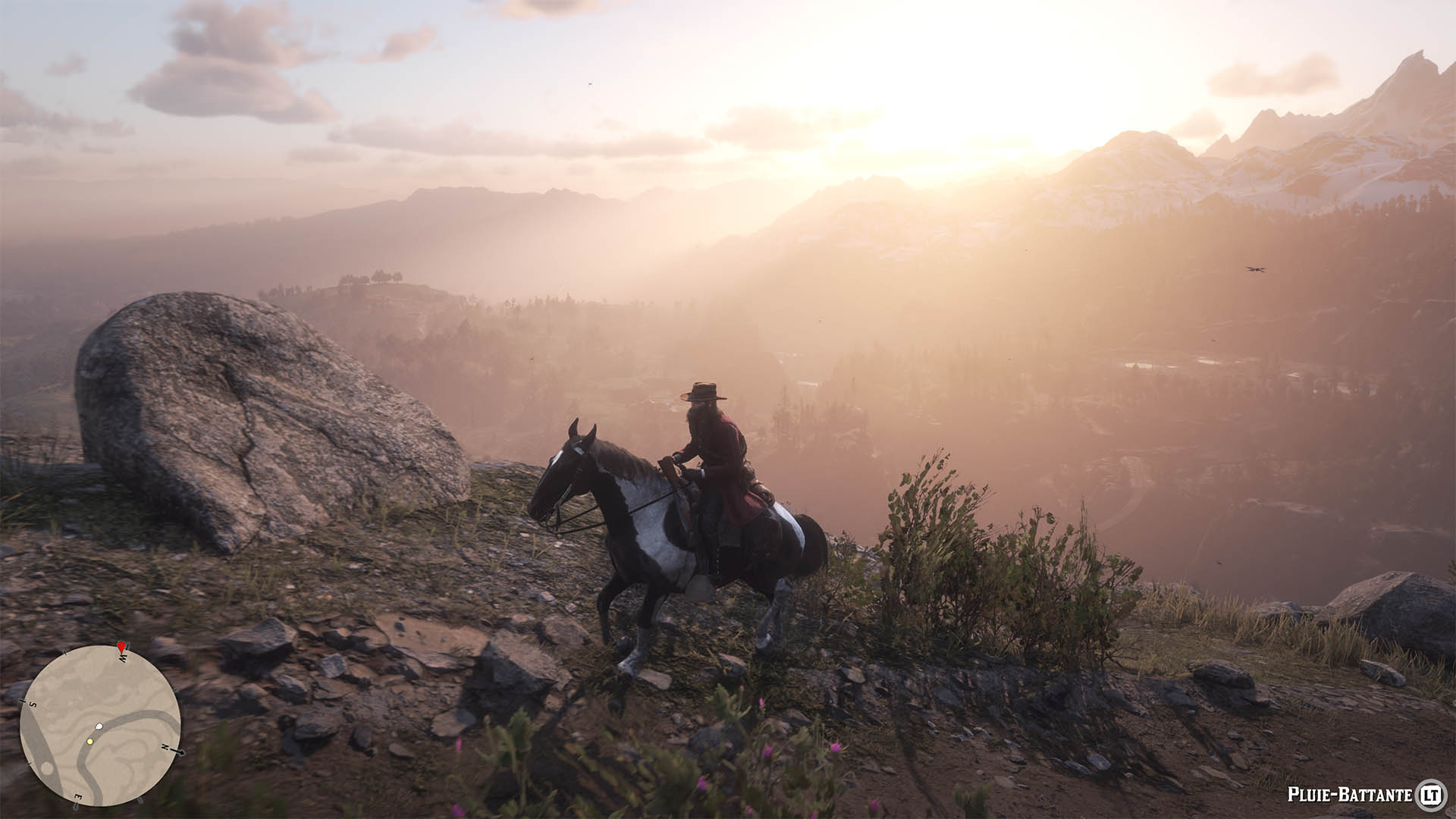Click the pond on the minimap edge
Viewport: 1456px width, 819px height.
pos(47,769)
